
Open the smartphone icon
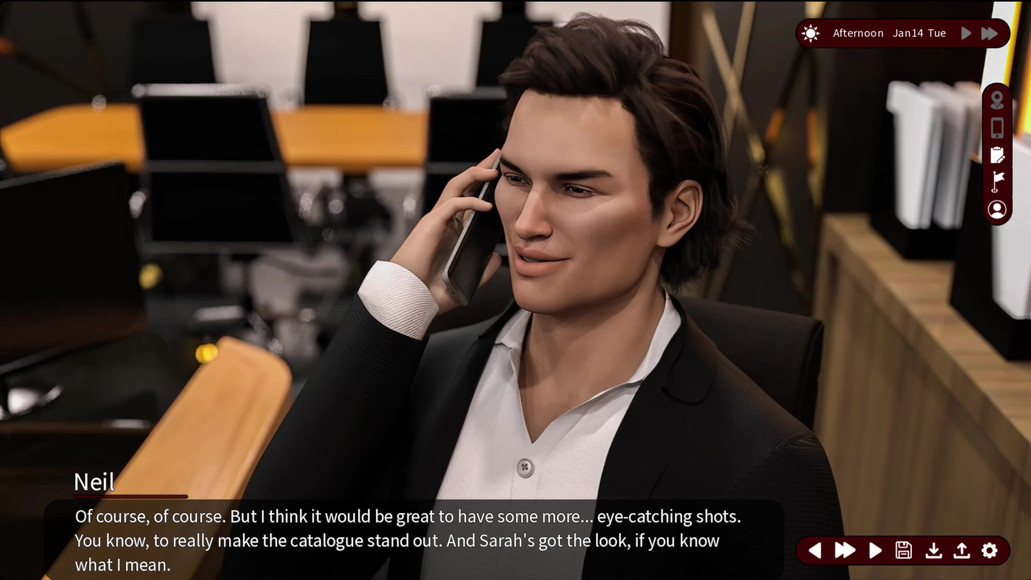[x=997, y=128]
